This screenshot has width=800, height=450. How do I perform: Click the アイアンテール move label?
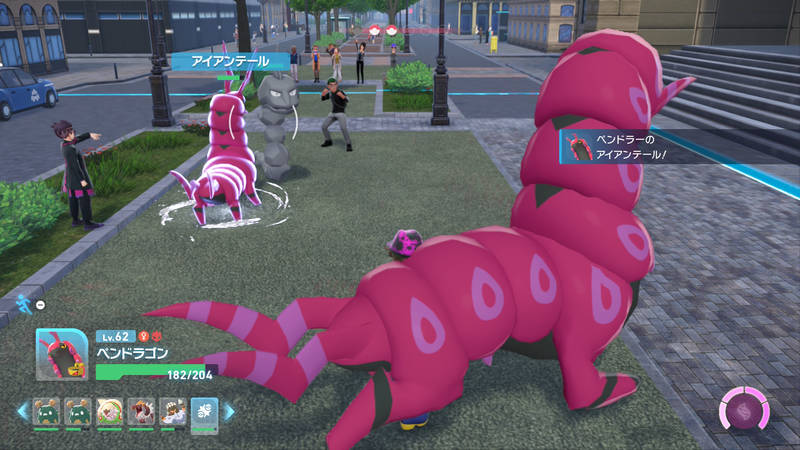point(231,62)
